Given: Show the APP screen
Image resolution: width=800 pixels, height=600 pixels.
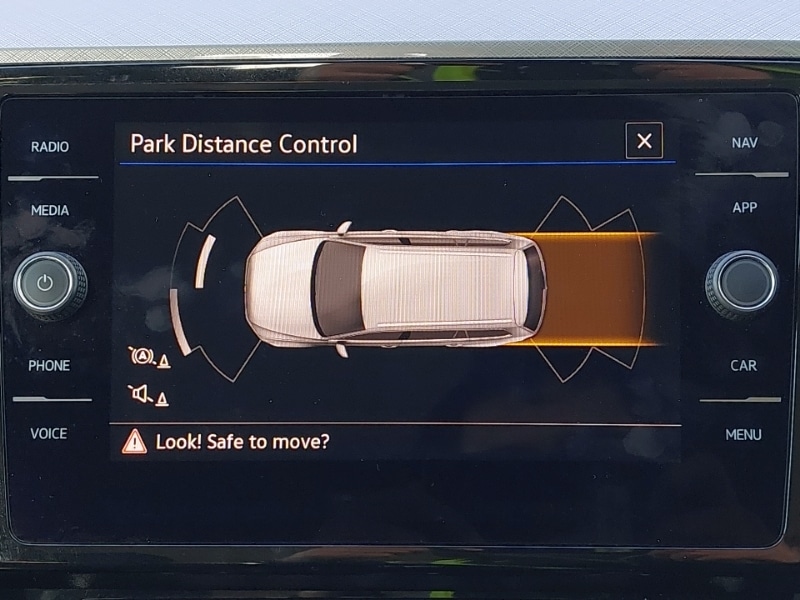Looking at the screenshot, I should 744,208.
